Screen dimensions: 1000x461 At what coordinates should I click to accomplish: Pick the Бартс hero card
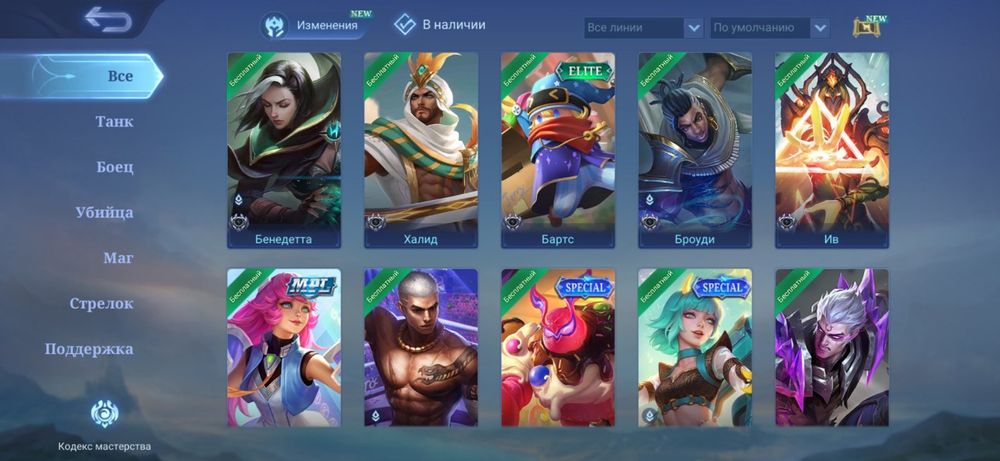pos(558,150)
